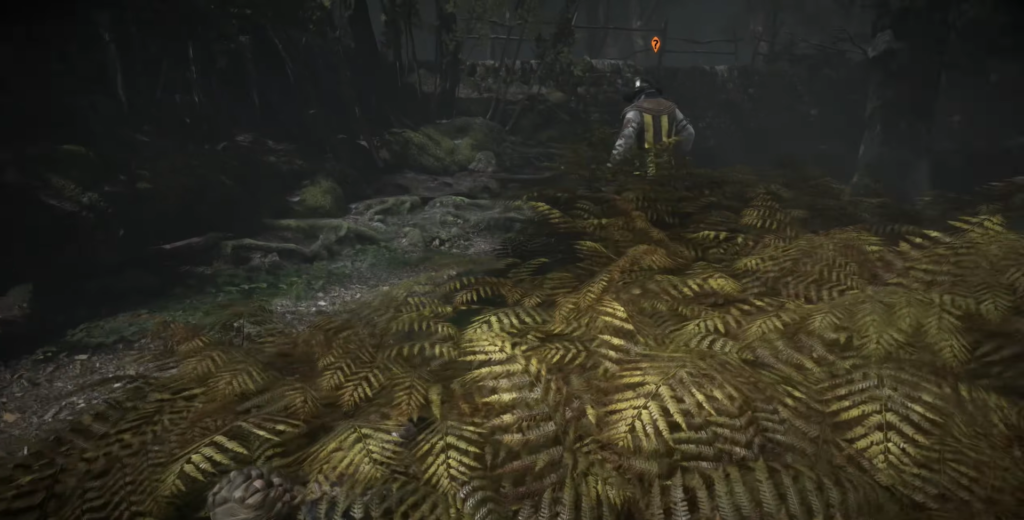Click the orange question mark objective marker
This screenshot has height=520, width=1024.
(x=655, y=44)
